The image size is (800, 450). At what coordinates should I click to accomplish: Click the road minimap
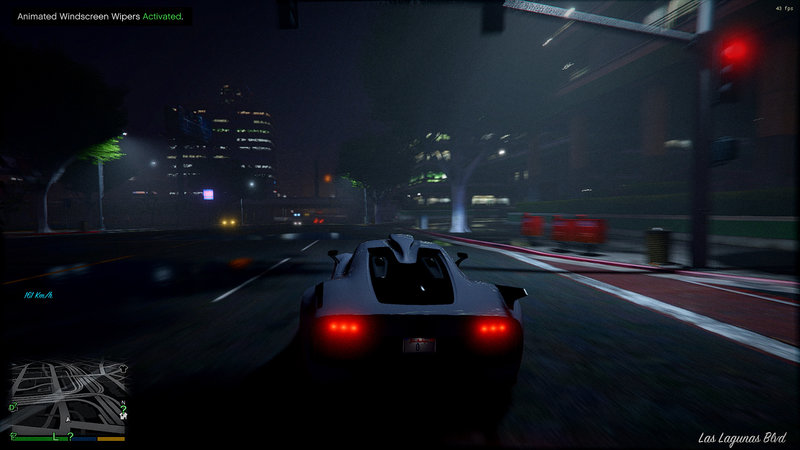(x=68, y=397)
